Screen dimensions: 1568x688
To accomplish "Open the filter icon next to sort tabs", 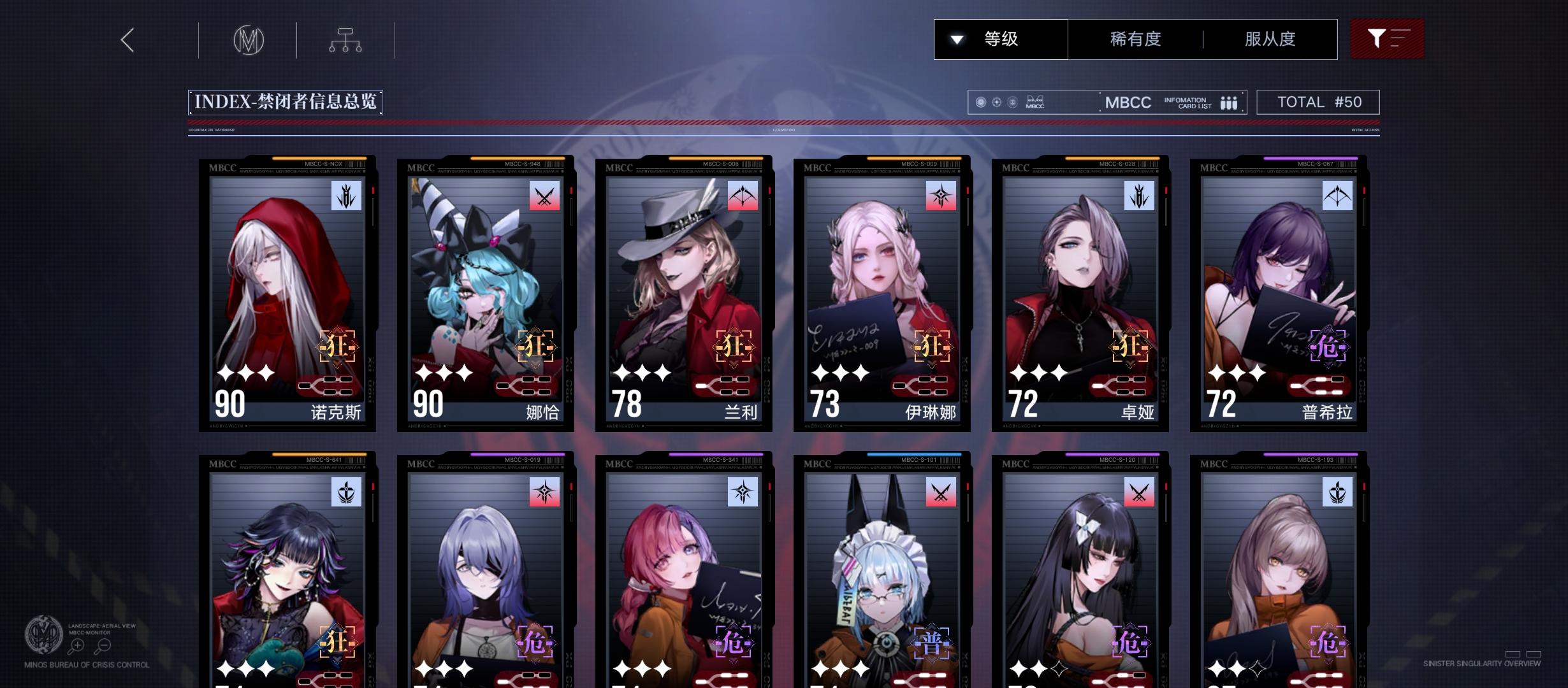I will tap(1387, 39).
